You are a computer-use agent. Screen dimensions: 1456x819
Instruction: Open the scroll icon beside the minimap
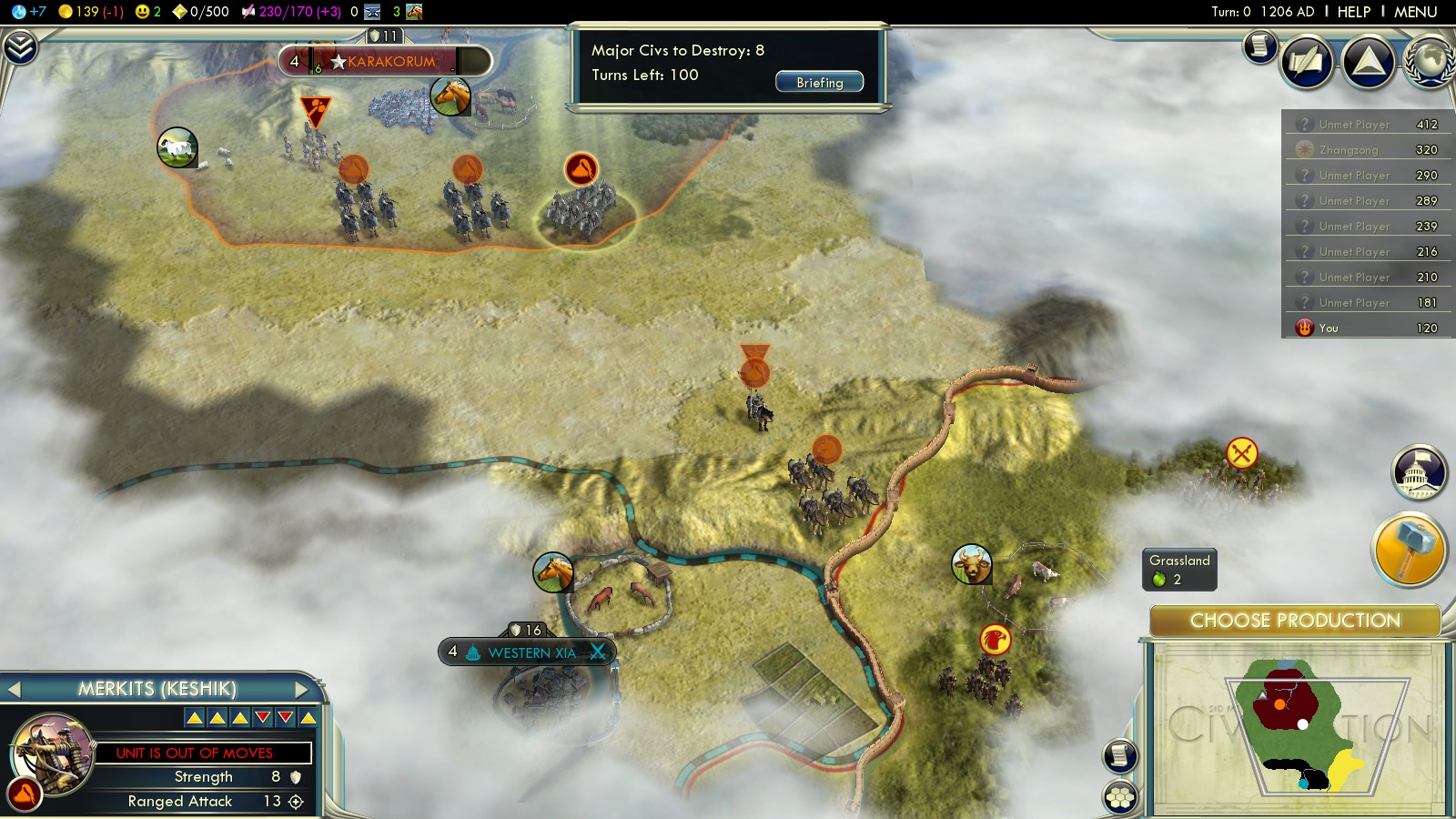1119,755
